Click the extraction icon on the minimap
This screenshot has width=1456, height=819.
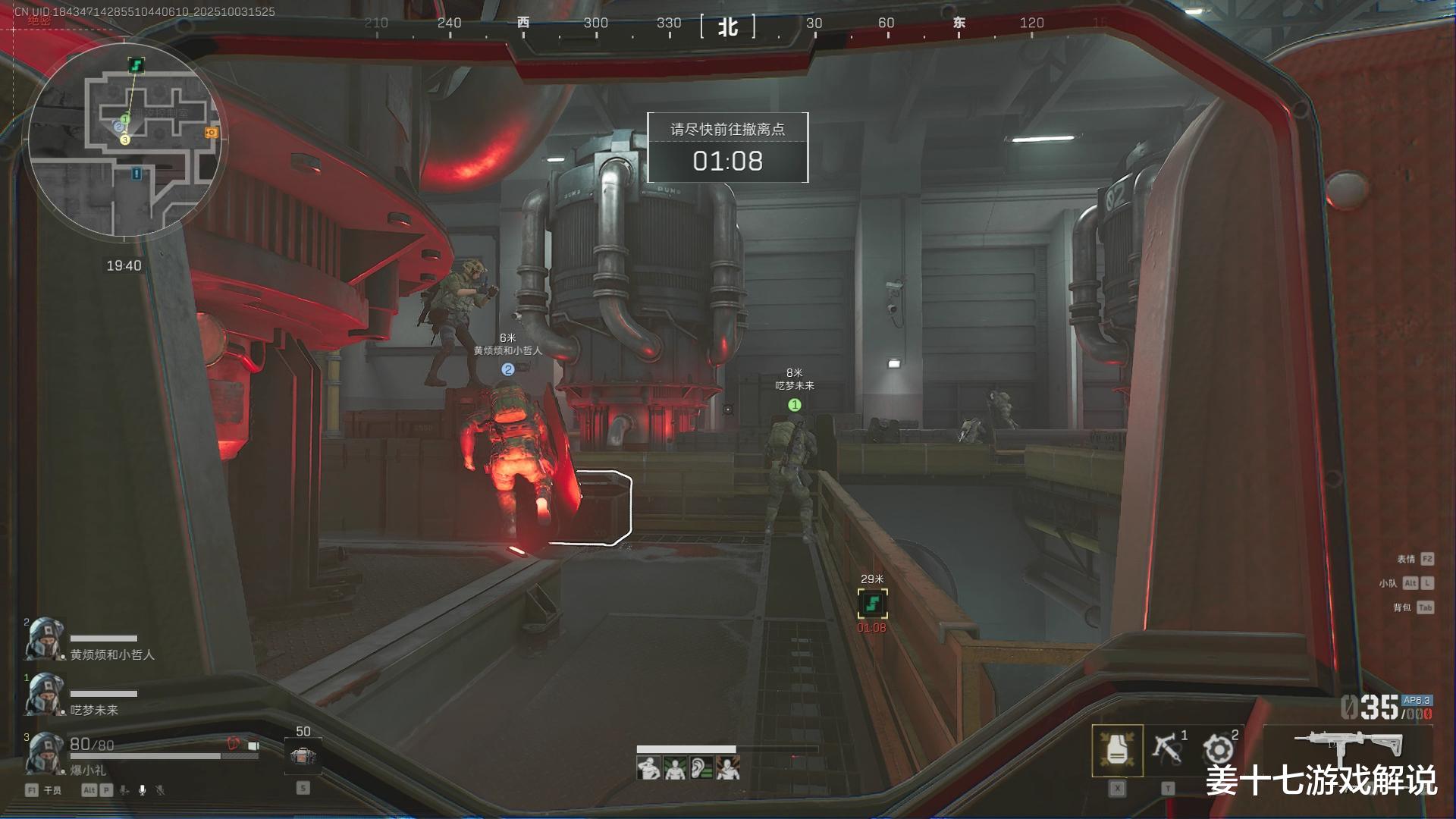[x=136, y=65]
